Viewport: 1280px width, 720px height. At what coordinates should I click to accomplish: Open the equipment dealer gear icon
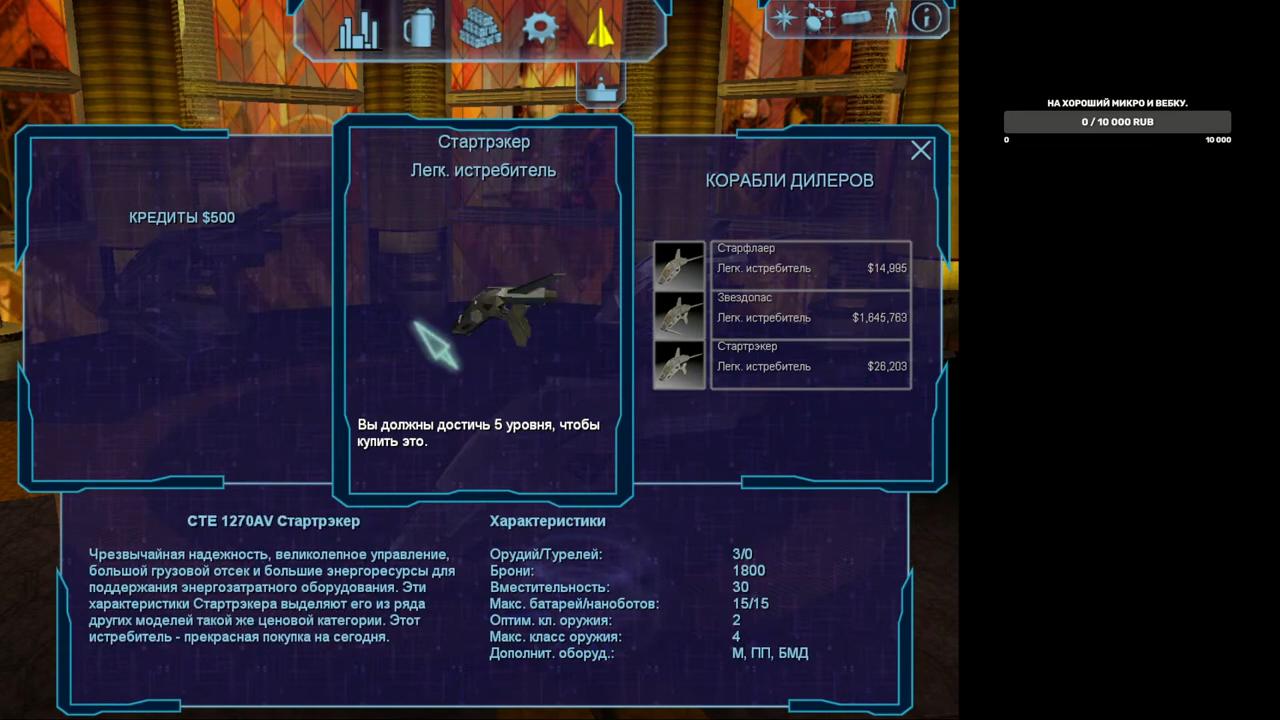[540, 28]
